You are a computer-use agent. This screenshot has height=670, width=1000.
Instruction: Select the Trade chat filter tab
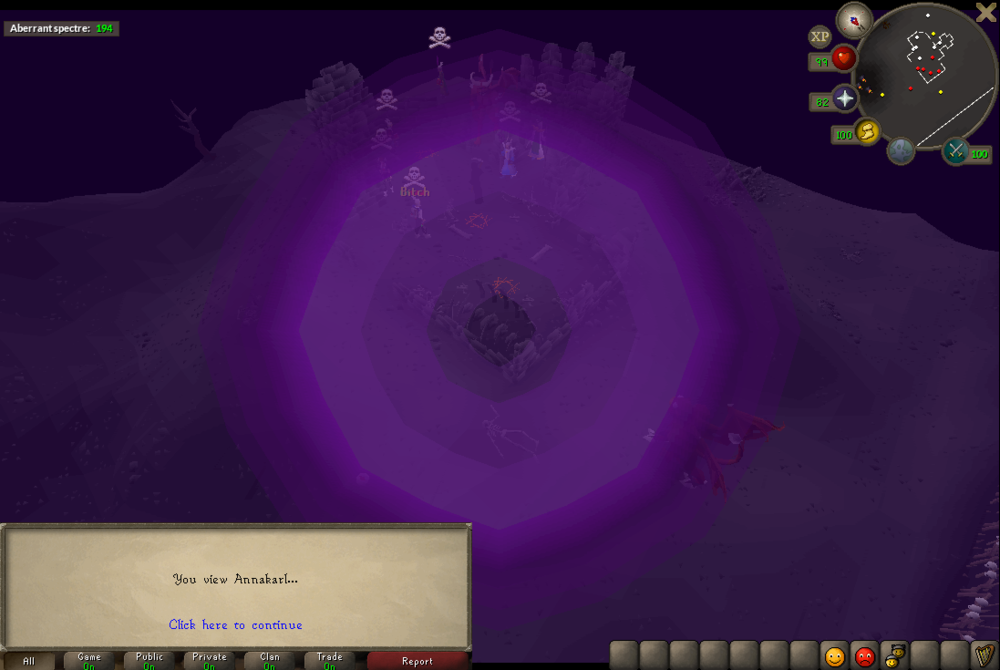329,661
